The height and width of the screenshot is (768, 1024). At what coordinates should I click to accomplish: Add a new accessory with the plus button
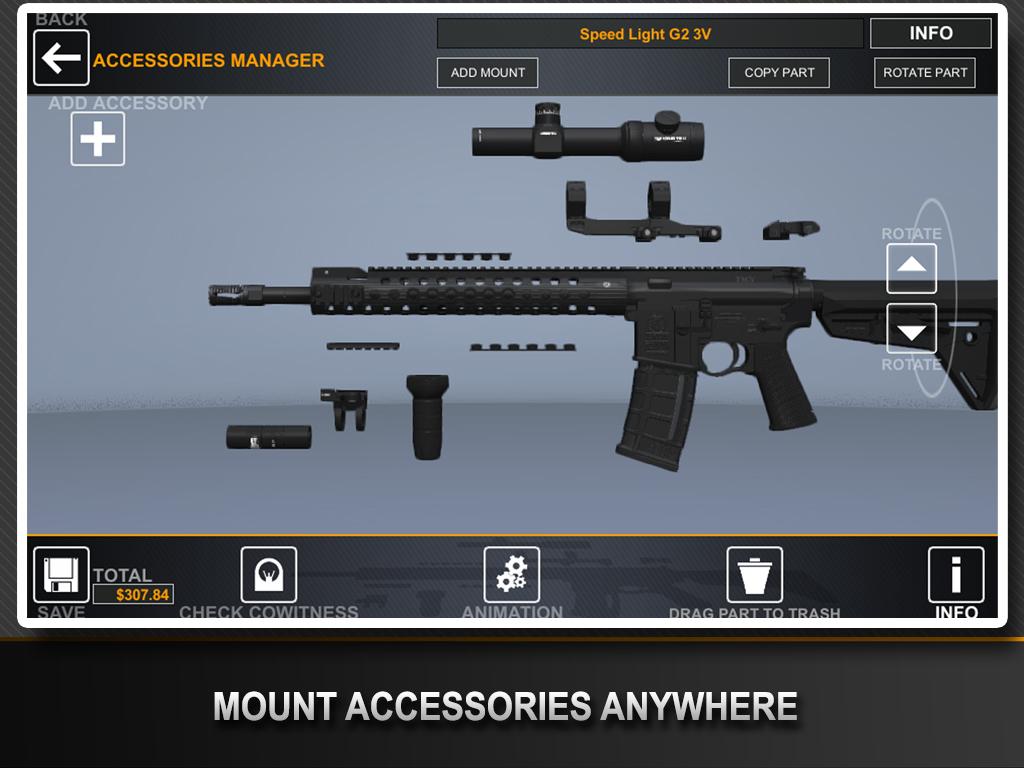click(x=98, y=139)
